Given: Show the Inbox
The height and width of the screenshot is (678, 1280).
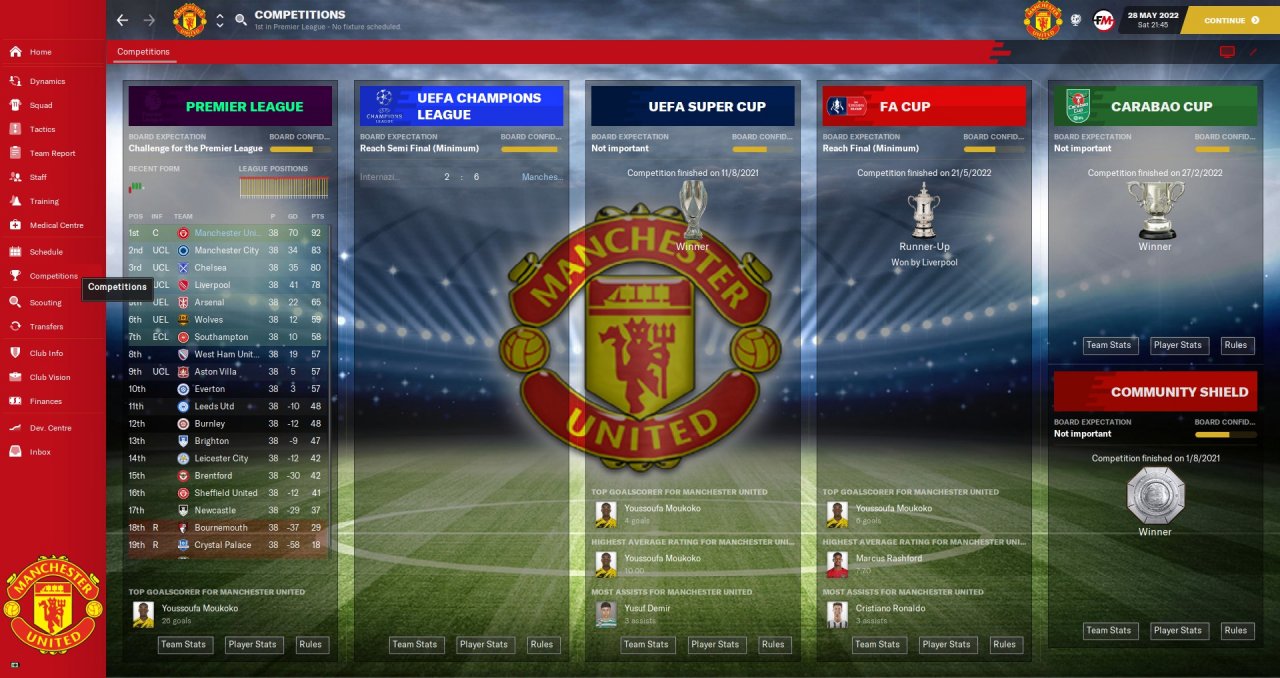Looking at the screenshot, I should click(x=40, y=452).
